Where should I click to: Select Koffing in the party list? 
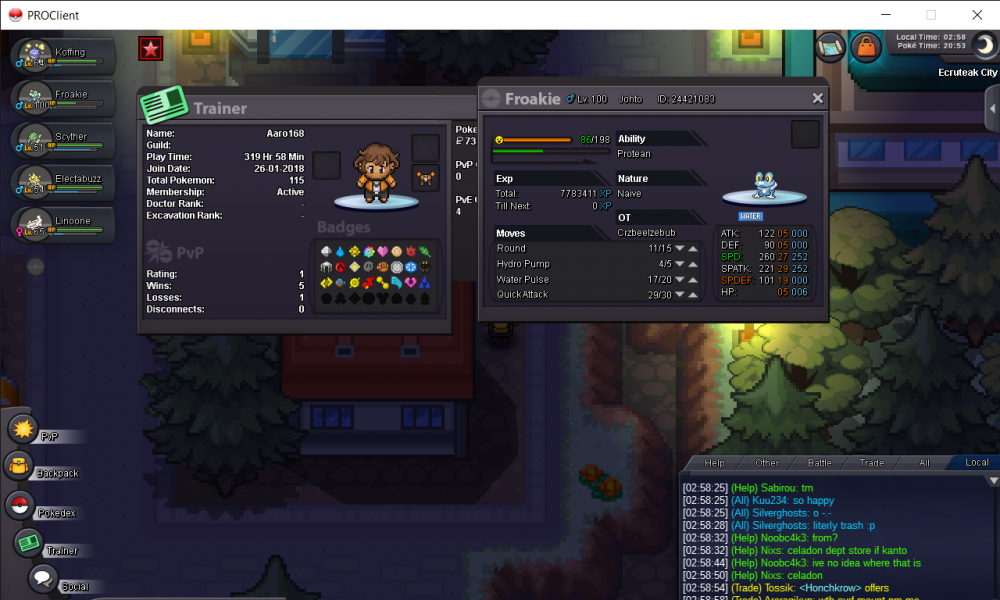[x=58, y=53]
